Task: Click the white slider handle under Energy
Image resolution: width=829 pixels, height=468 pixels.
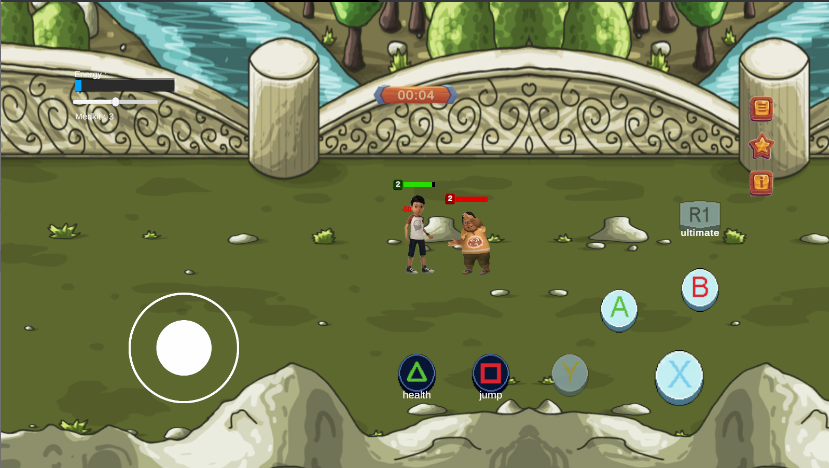Action: 116,101
